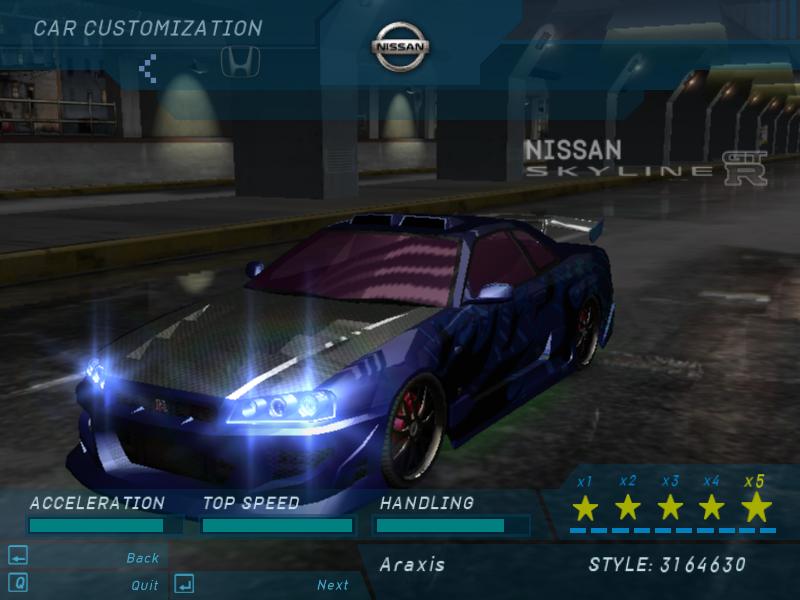
Task: Go Back from car customization
Action: 143,558
